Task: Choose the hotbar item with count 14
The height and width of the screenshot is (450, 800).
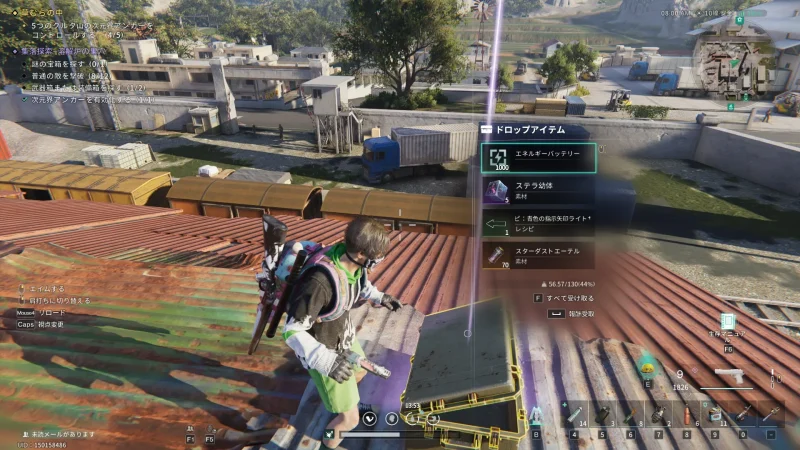Action: (575, 412)
